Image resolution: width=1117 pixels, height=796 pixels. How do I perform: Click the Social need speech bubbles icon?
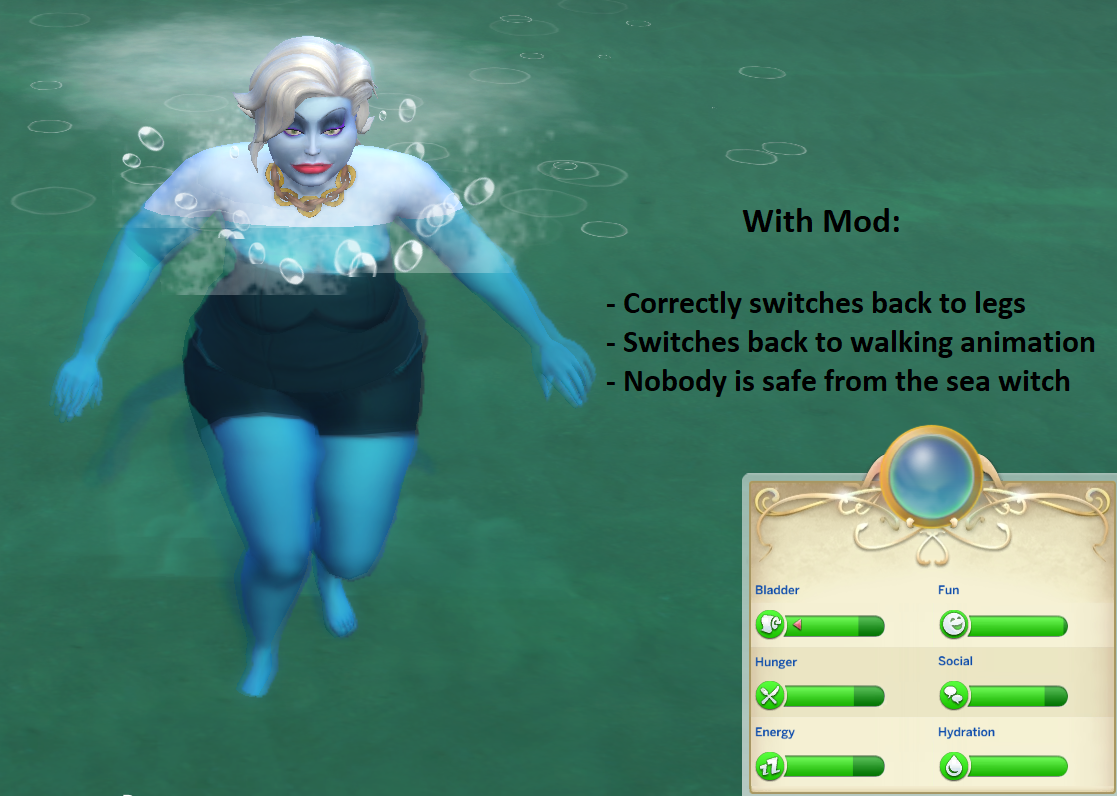click(x=954, y=696)
